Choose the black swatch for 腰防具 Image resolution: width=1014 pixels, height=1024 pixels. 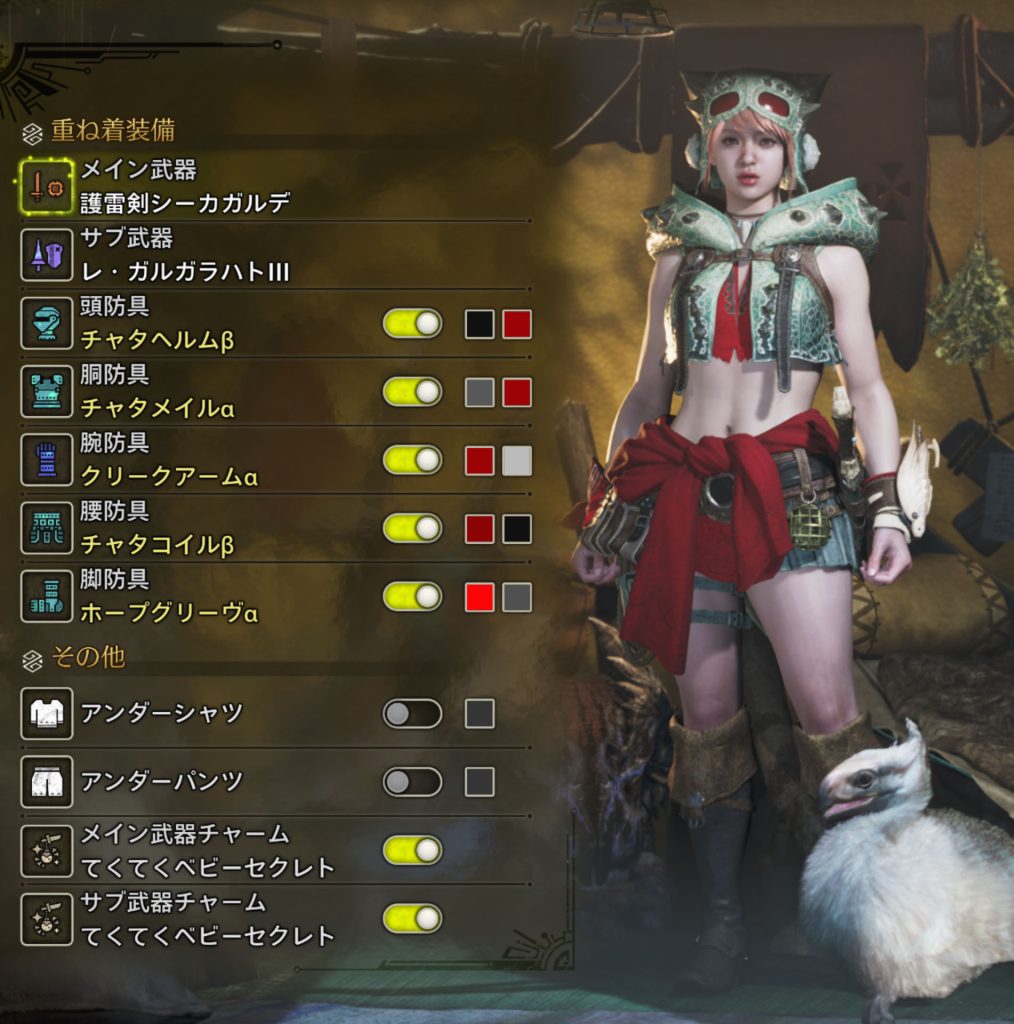[x=517, y=528]
